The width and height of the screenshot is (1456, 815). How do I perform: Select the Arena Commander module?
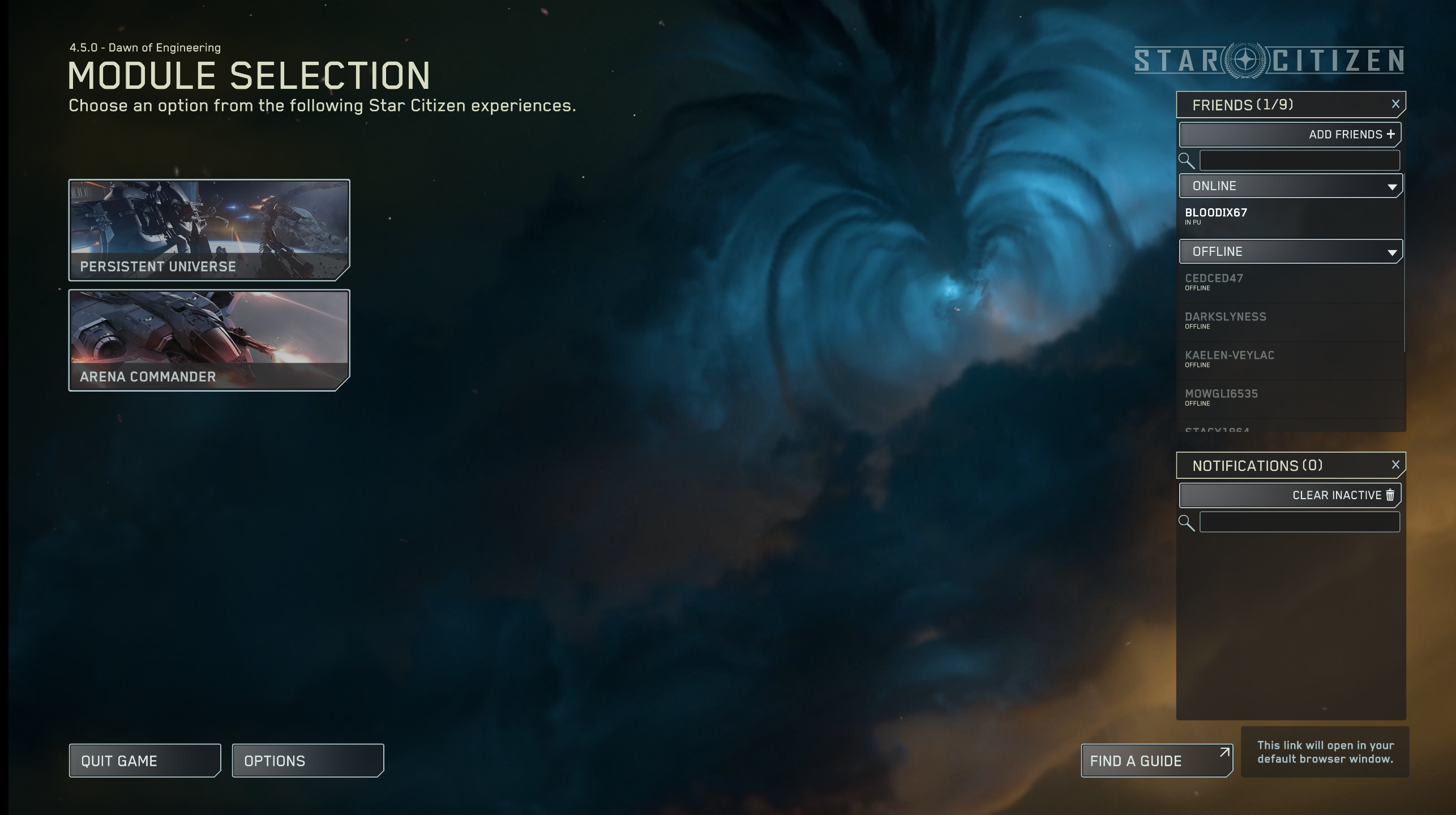coord(209,340)
